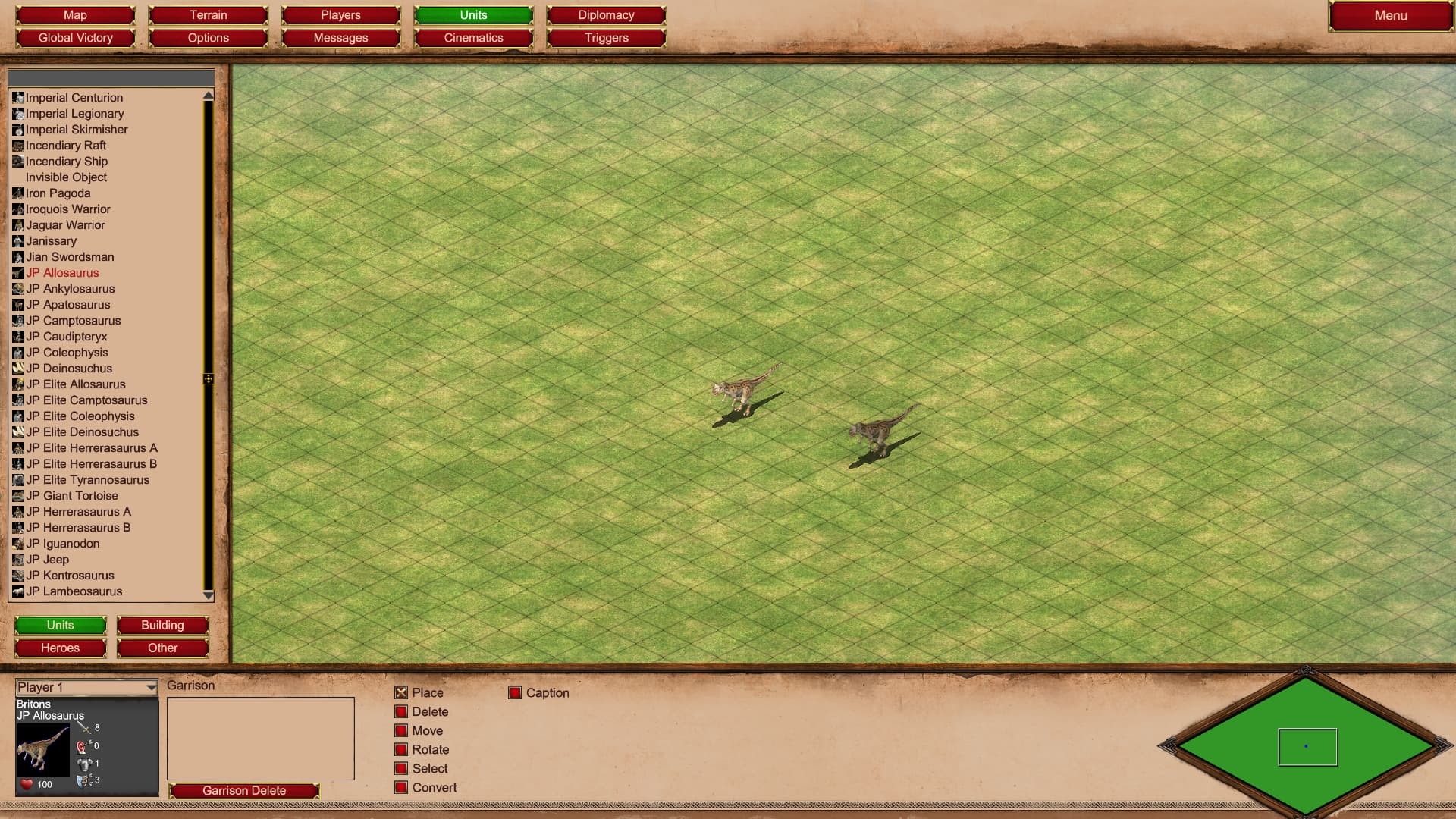1456x819 pixels.
Task: Select the Imperial Centurion icon
Action: [17, 98]
